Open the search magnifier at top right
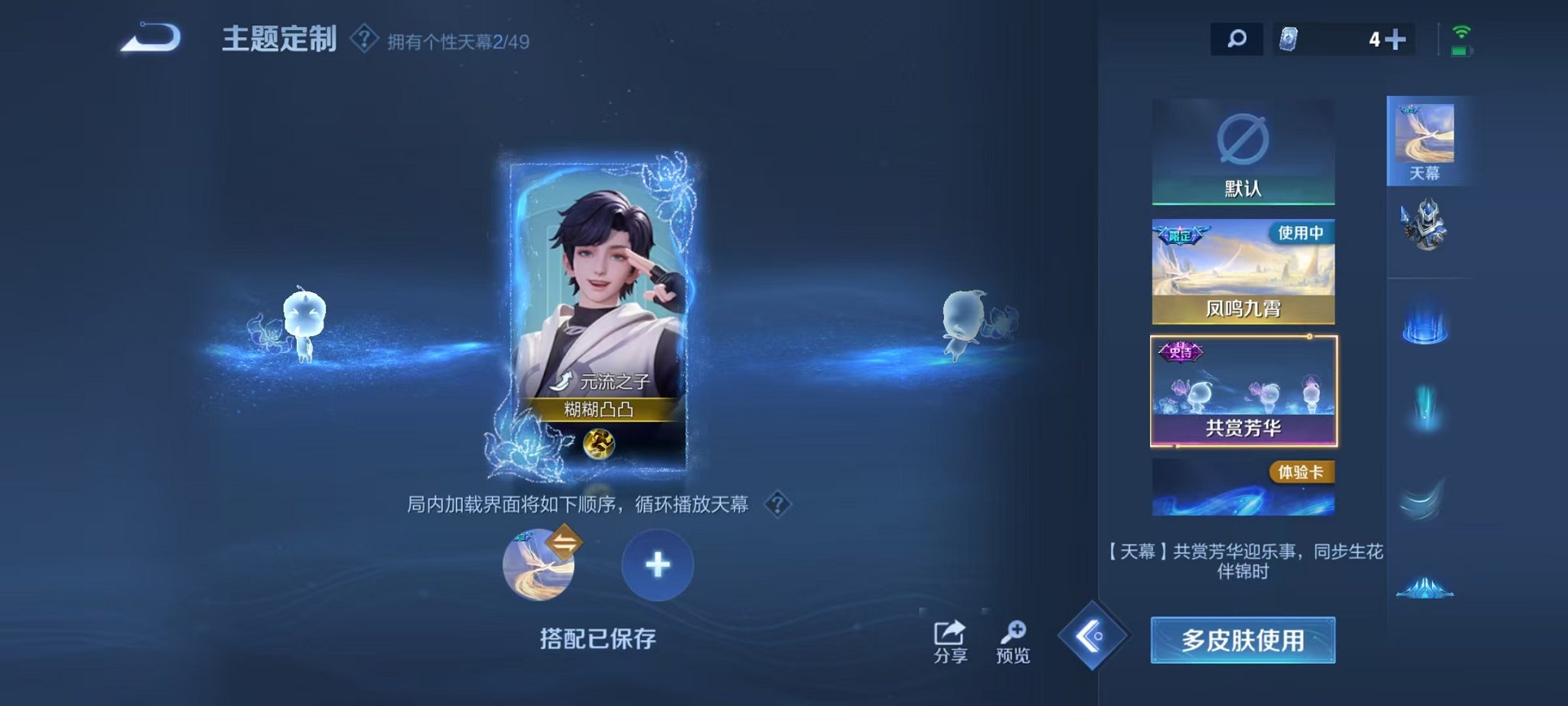The height and width of the screenshot is (706, 1568). tap(1236, 37)
